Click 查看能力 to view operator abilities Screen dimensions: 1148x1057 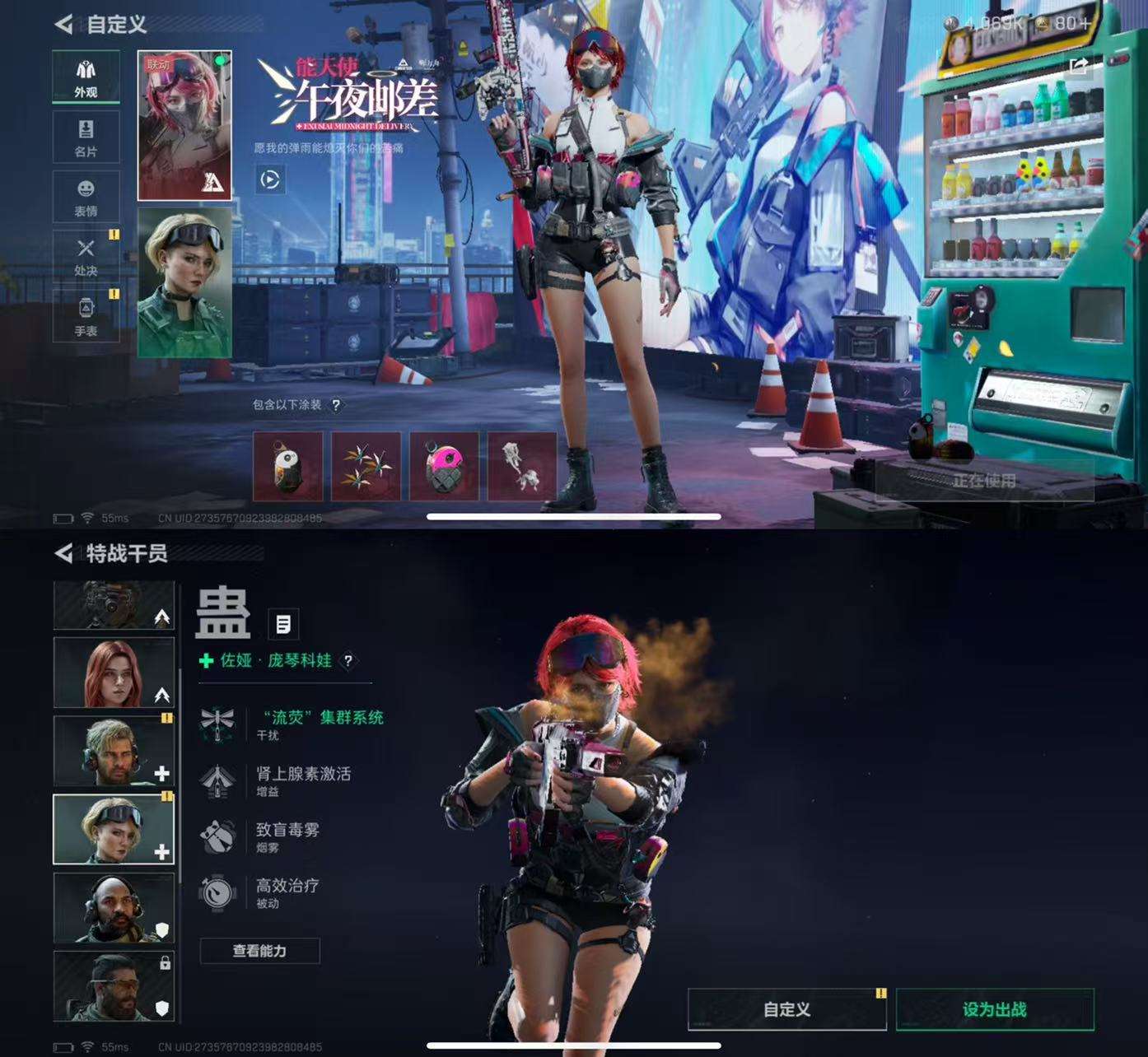click(260, 950)
